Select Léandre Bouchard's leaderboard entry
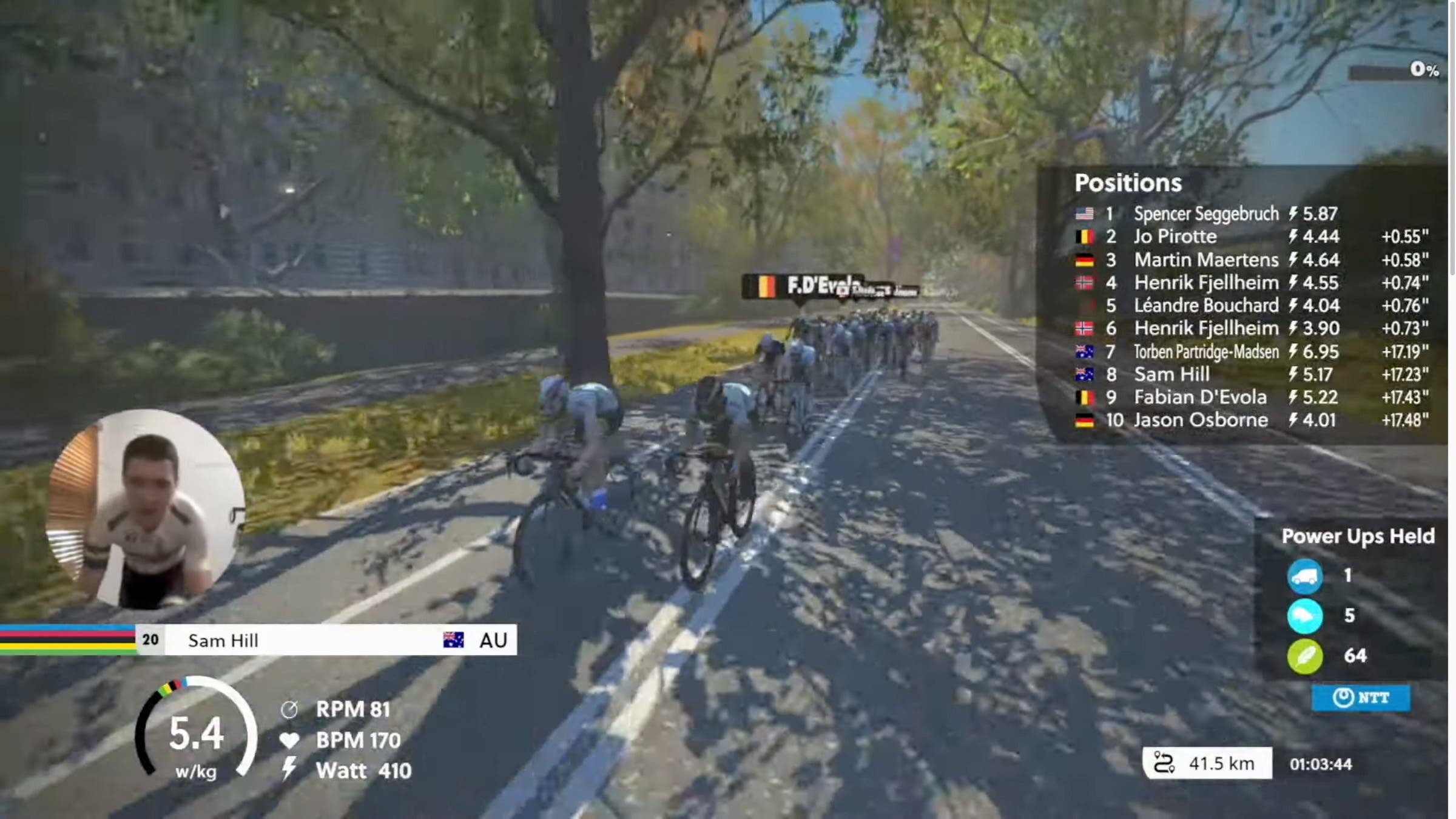This screenshot has width=1456, height=819. point(1205,305)
